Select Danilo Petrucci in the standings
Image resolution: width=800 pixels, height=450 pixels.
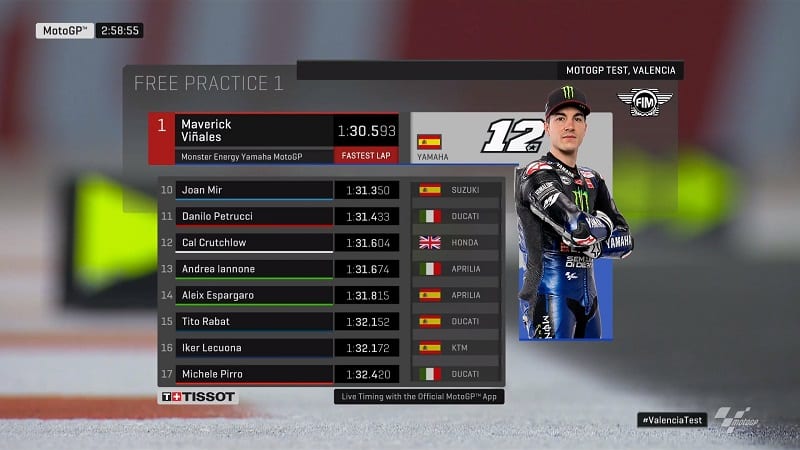255,216
